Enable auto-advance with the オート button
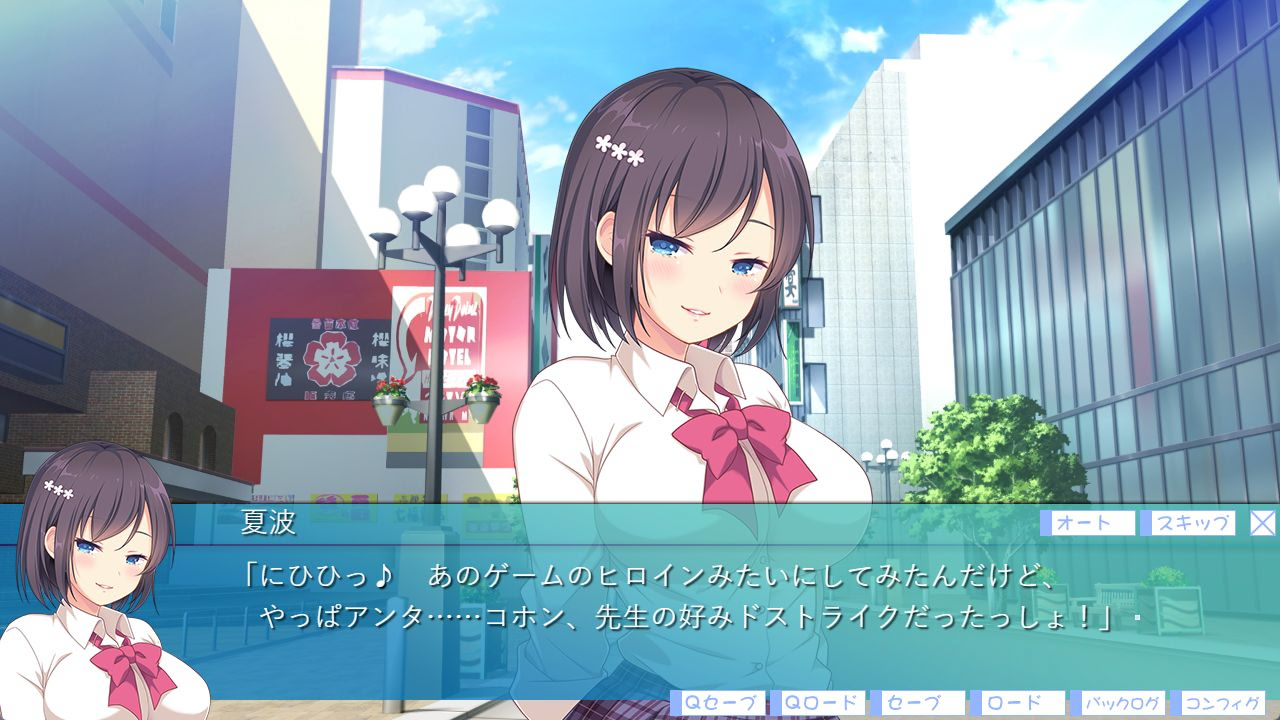This screenshot has height=720, width=1280. pyautogui.click(x=1088, y=523)
